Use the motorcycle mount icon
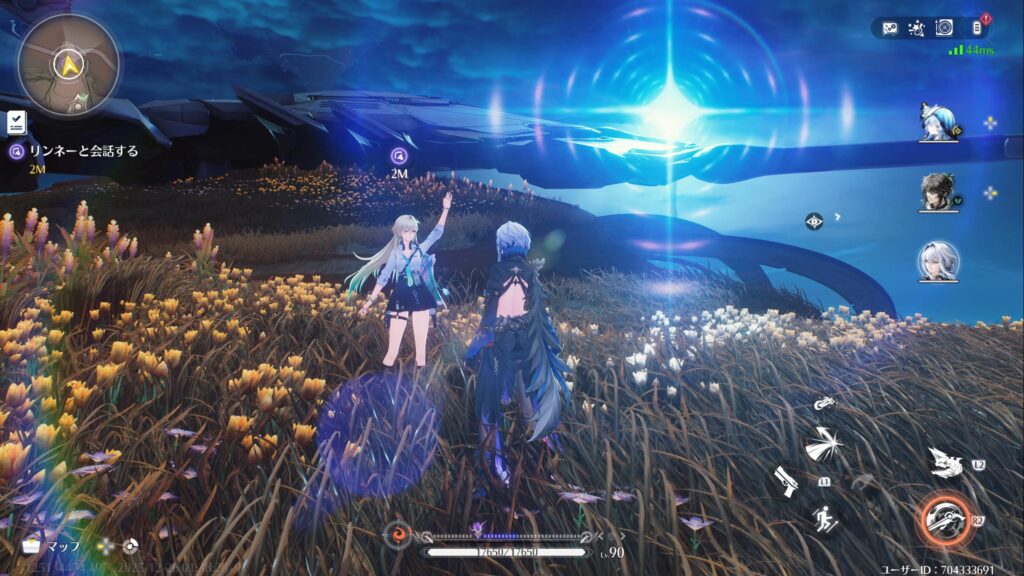The height and width of the screenshot is (576, 1024). (x=824, y=403)
